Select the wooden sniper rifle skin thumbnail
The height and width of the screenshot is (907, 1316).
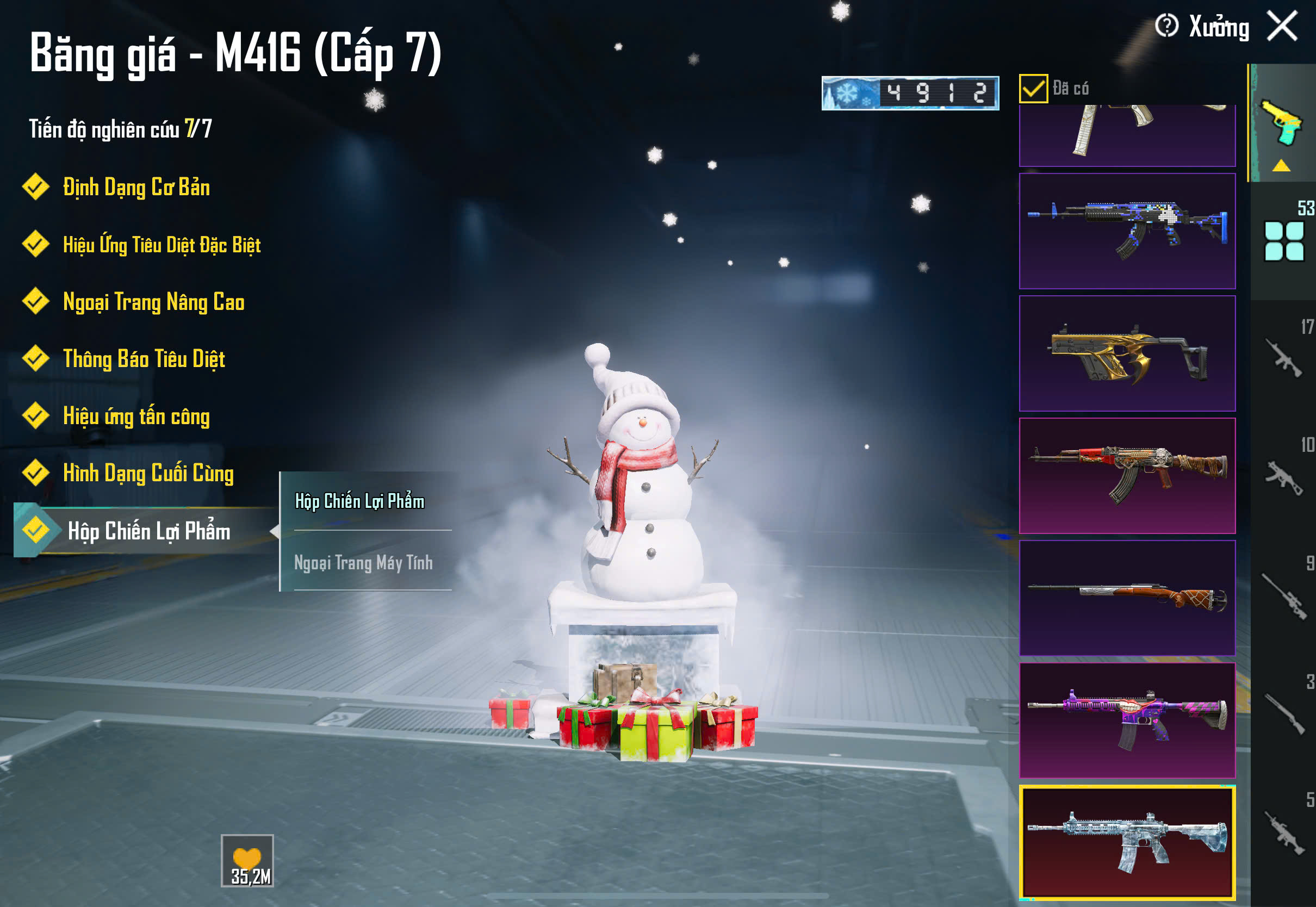click(1127, 598)
